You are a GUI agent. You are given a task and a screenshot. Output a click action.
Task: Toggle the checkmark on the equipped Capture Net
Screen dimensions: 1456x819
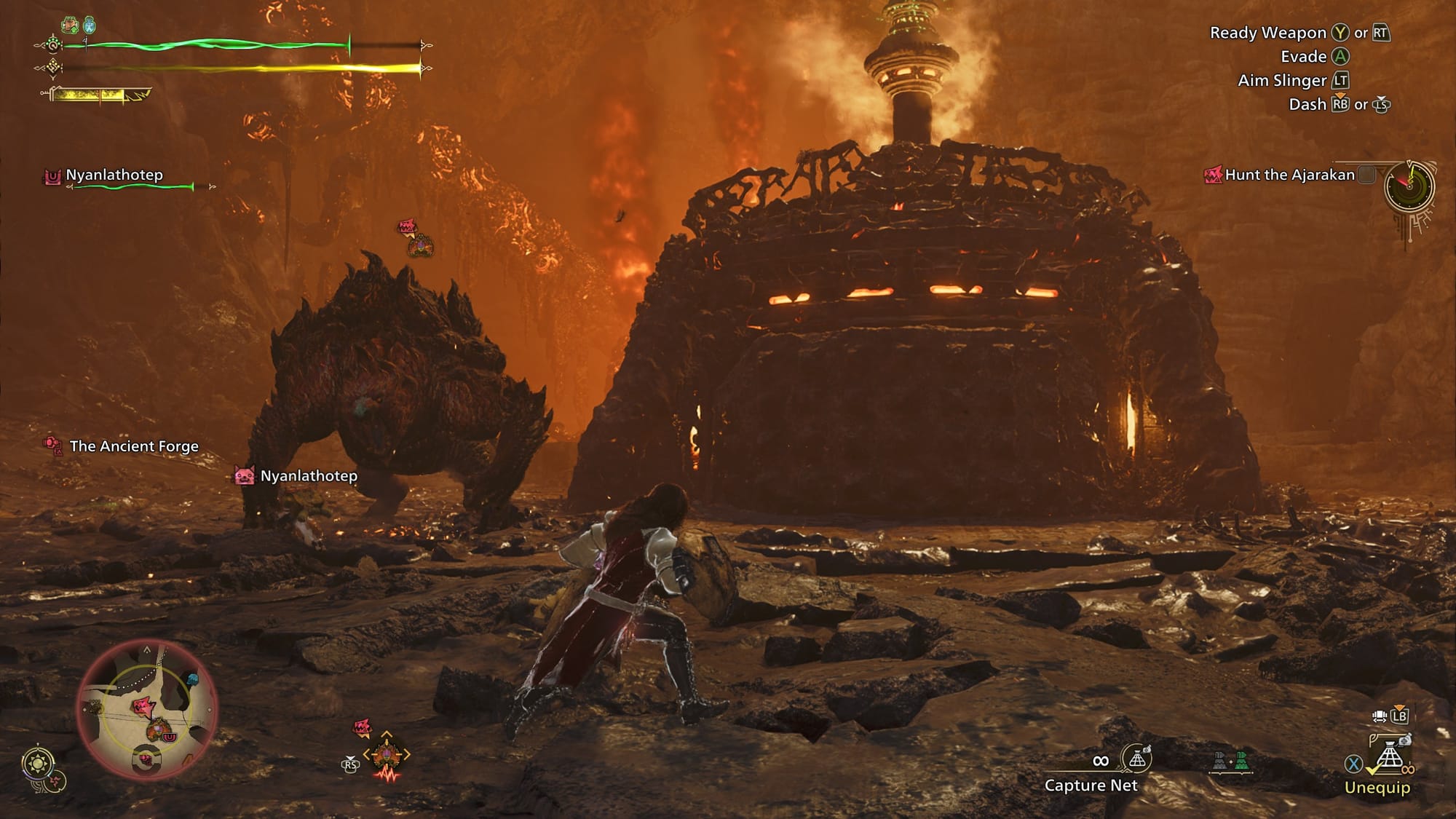(1374, 769)
